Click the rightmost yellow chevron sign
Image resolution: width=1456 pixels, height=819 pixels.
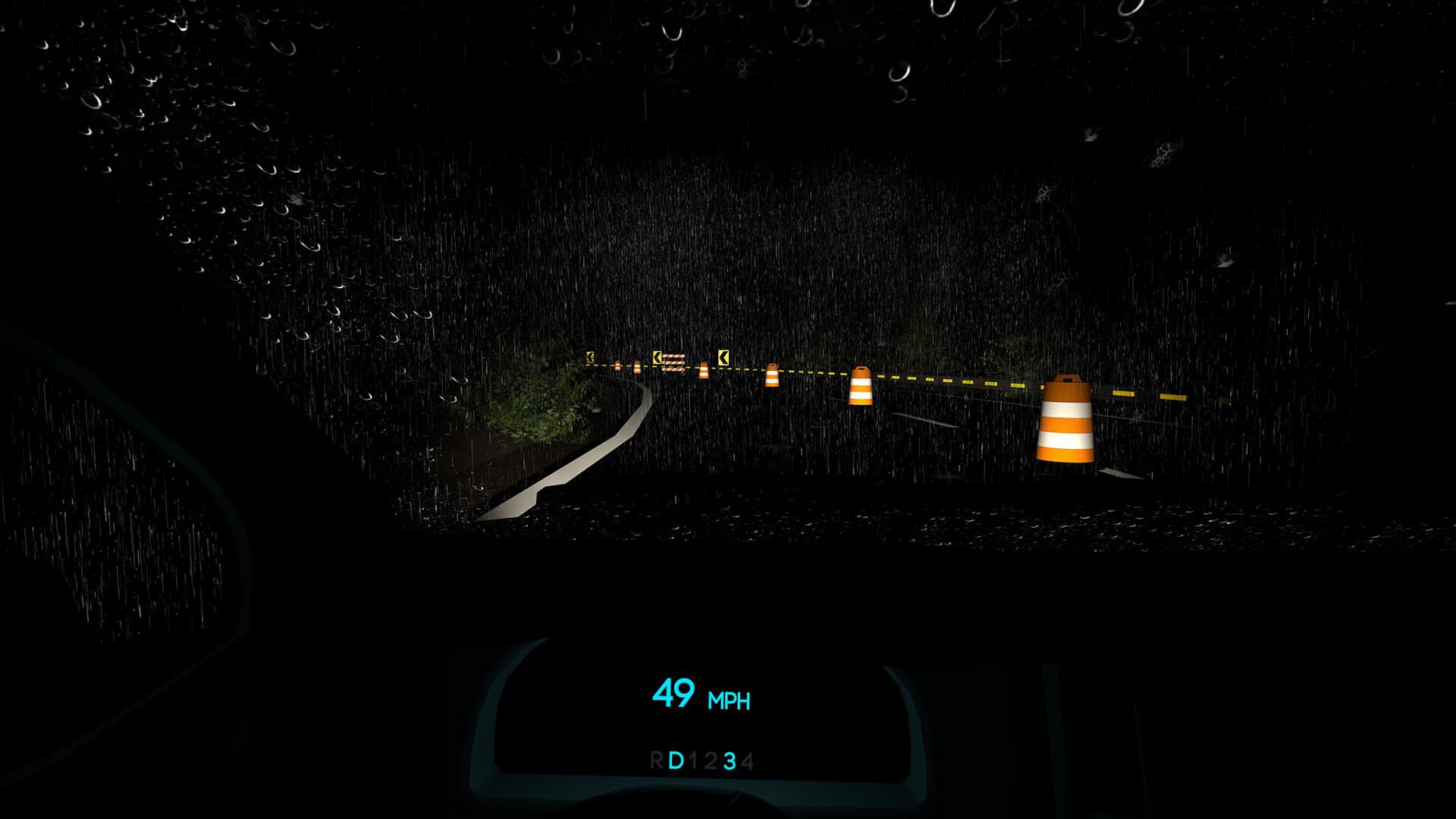point(723,357)
